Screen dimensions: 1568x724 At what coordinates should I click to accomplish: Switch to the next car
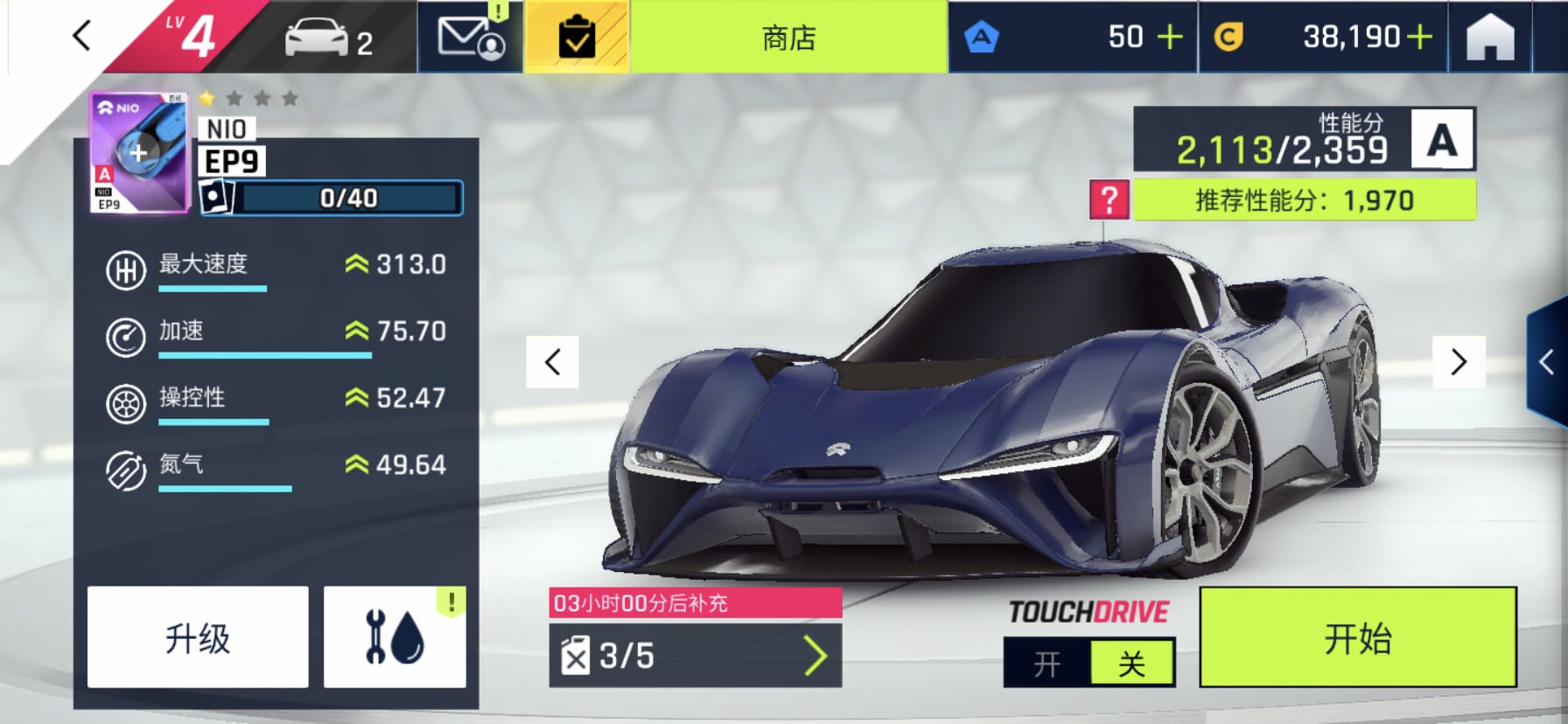tap(1459, 362)
